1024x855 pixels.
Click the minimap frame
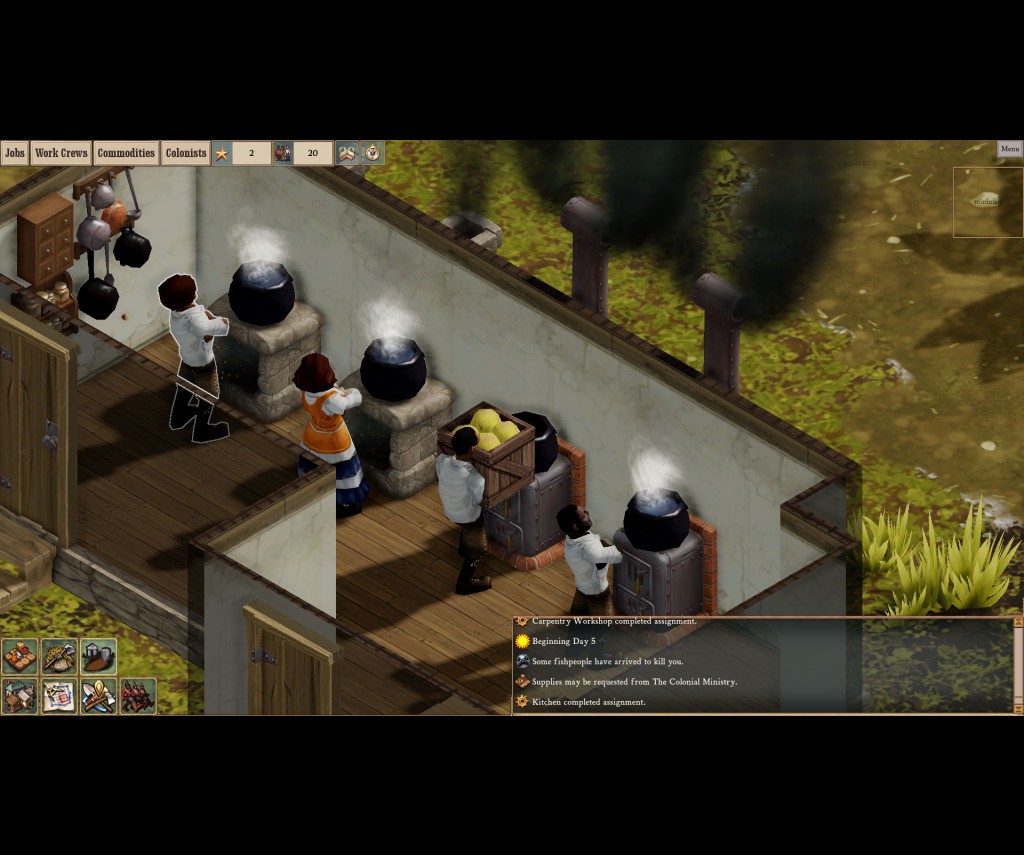click(x=987, y=202)
